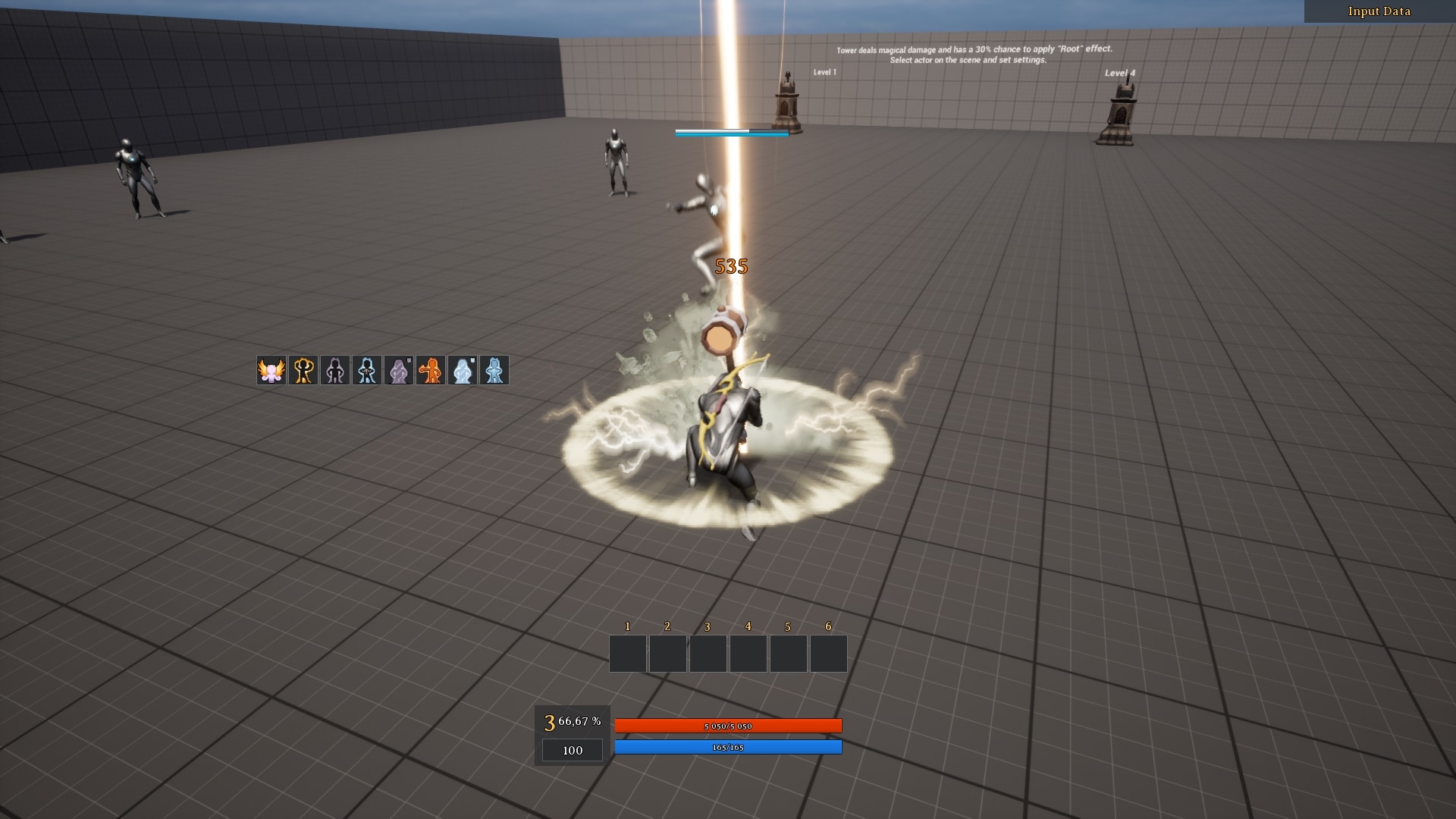Select the lavender ghost buff icon
1456x819 pixels.
[400, 370]
